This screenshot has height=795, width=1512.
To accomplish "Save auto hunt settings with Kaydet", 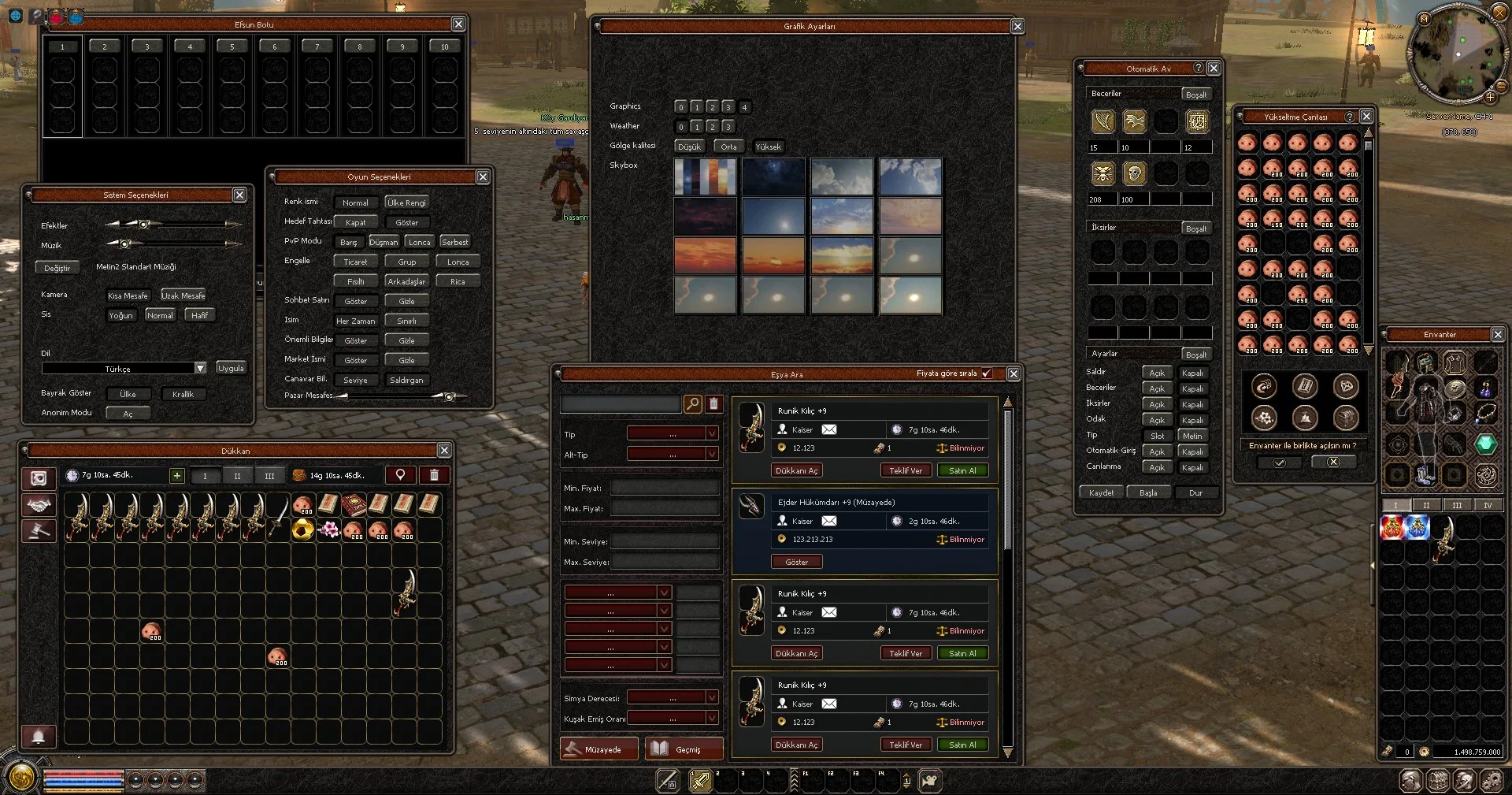I will (1101, 492).
